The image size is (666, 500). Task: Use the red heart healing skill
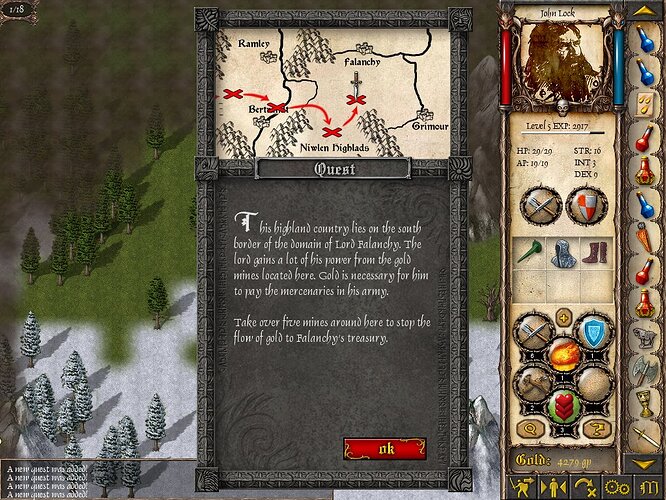coord(563,406)
